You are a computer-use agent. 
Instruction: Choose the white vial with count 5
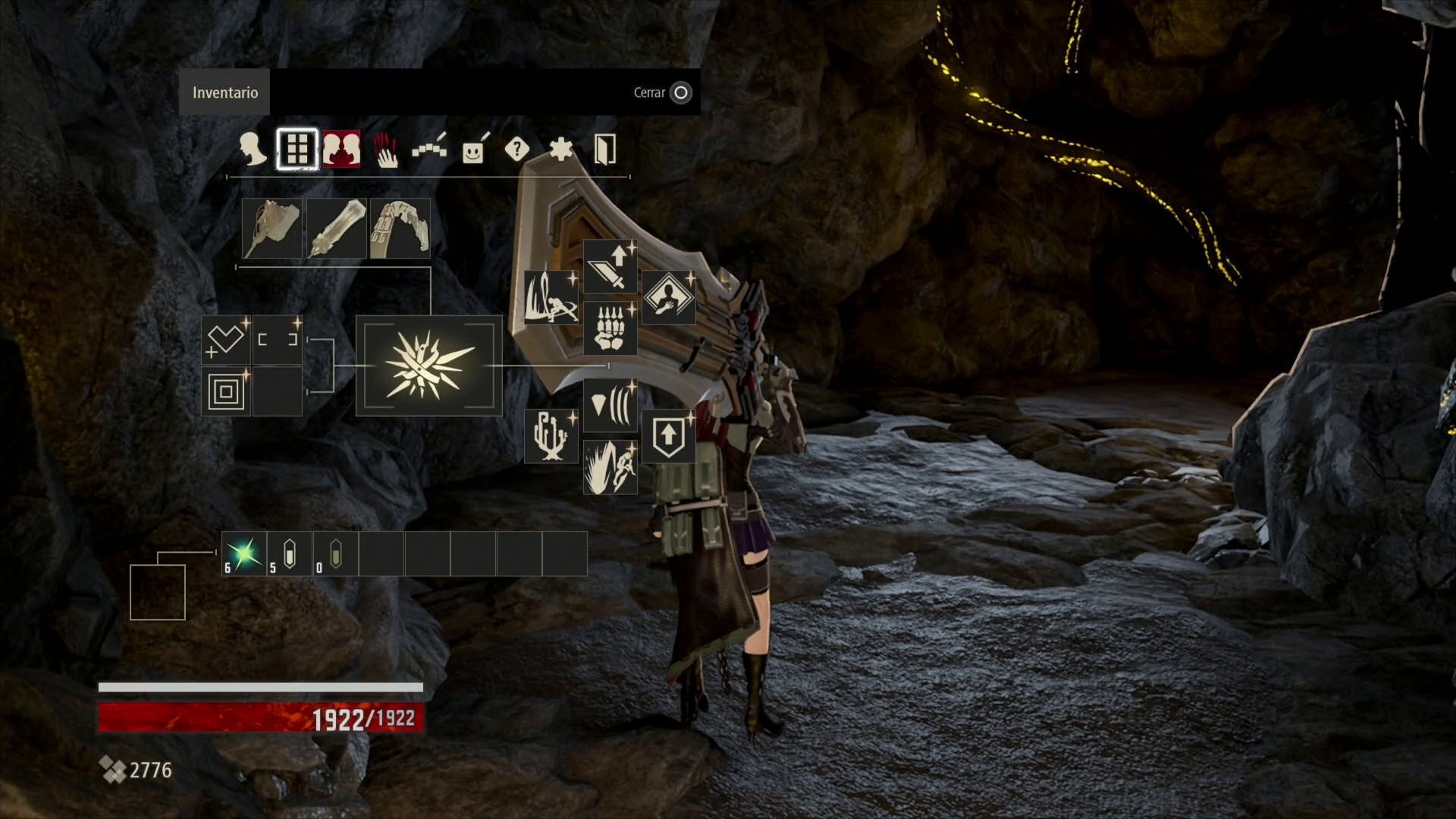coord(289,554)
